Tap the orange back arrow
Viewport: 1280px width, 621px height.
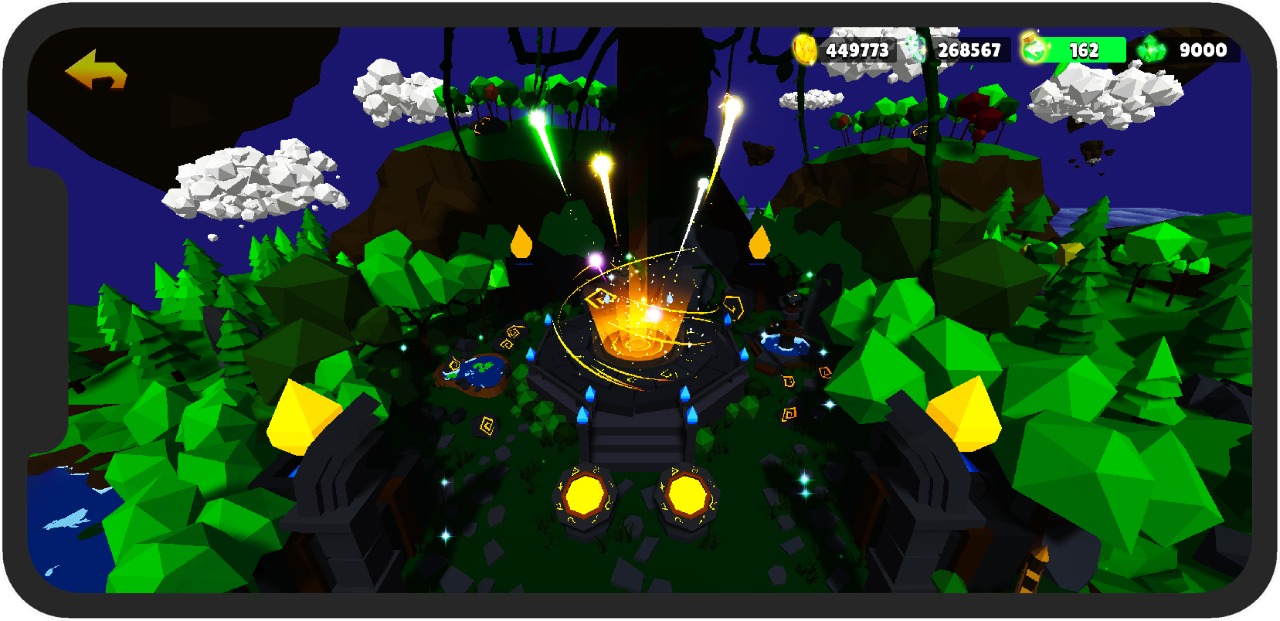coord(96,70)
